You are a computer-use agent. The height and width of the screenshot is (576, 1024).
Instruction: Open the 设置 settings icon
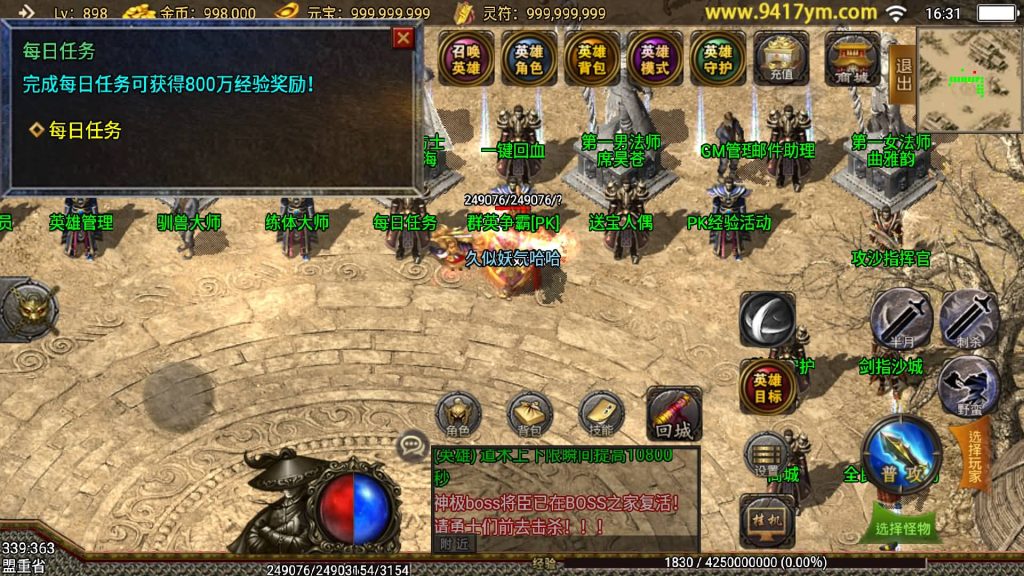click(x=767, y=457)
